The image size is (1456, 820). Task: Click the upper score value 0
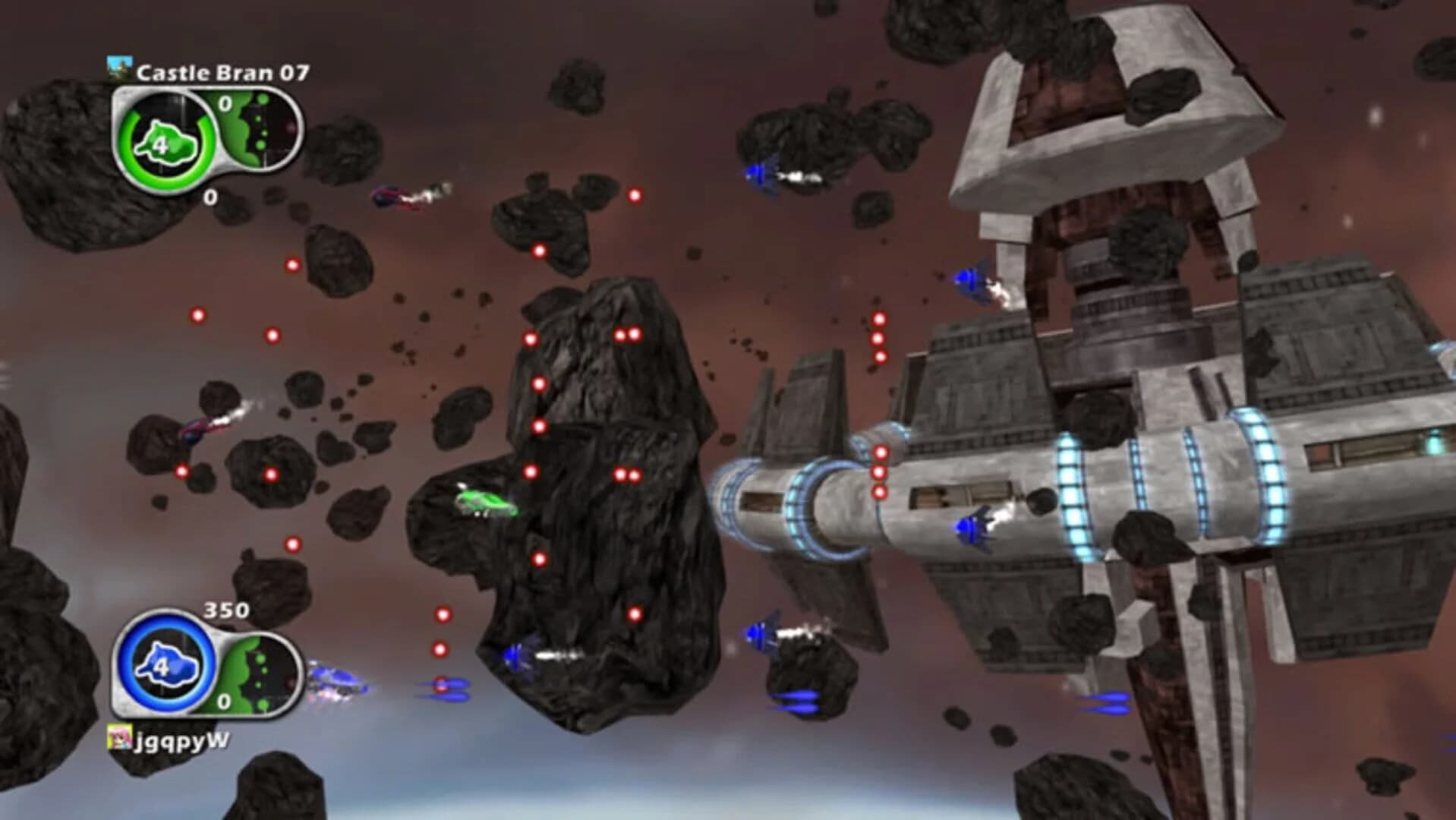[225, 102]
